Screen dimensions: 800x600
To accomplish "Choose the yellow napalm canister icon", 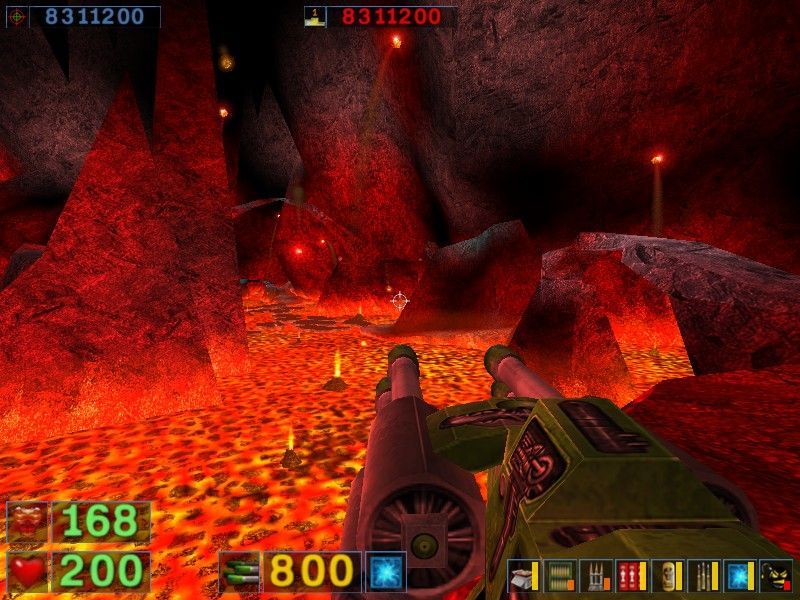I will pos(665,575).
